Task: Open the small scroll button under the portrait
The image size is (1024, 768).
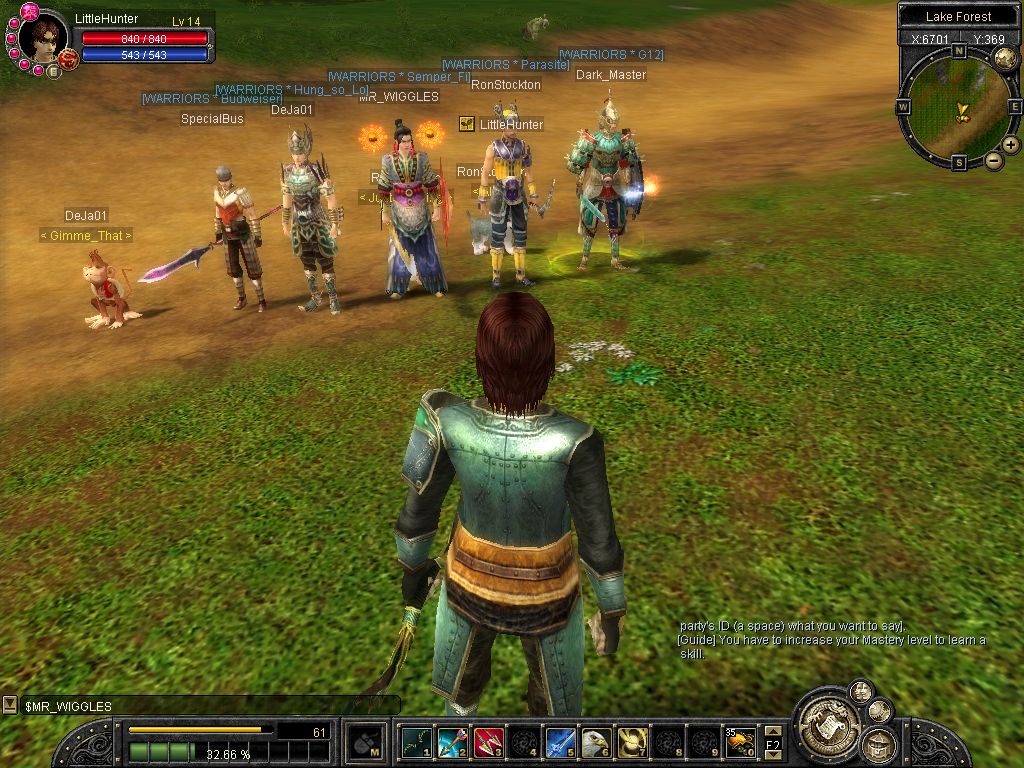Action: coord(53,71)
